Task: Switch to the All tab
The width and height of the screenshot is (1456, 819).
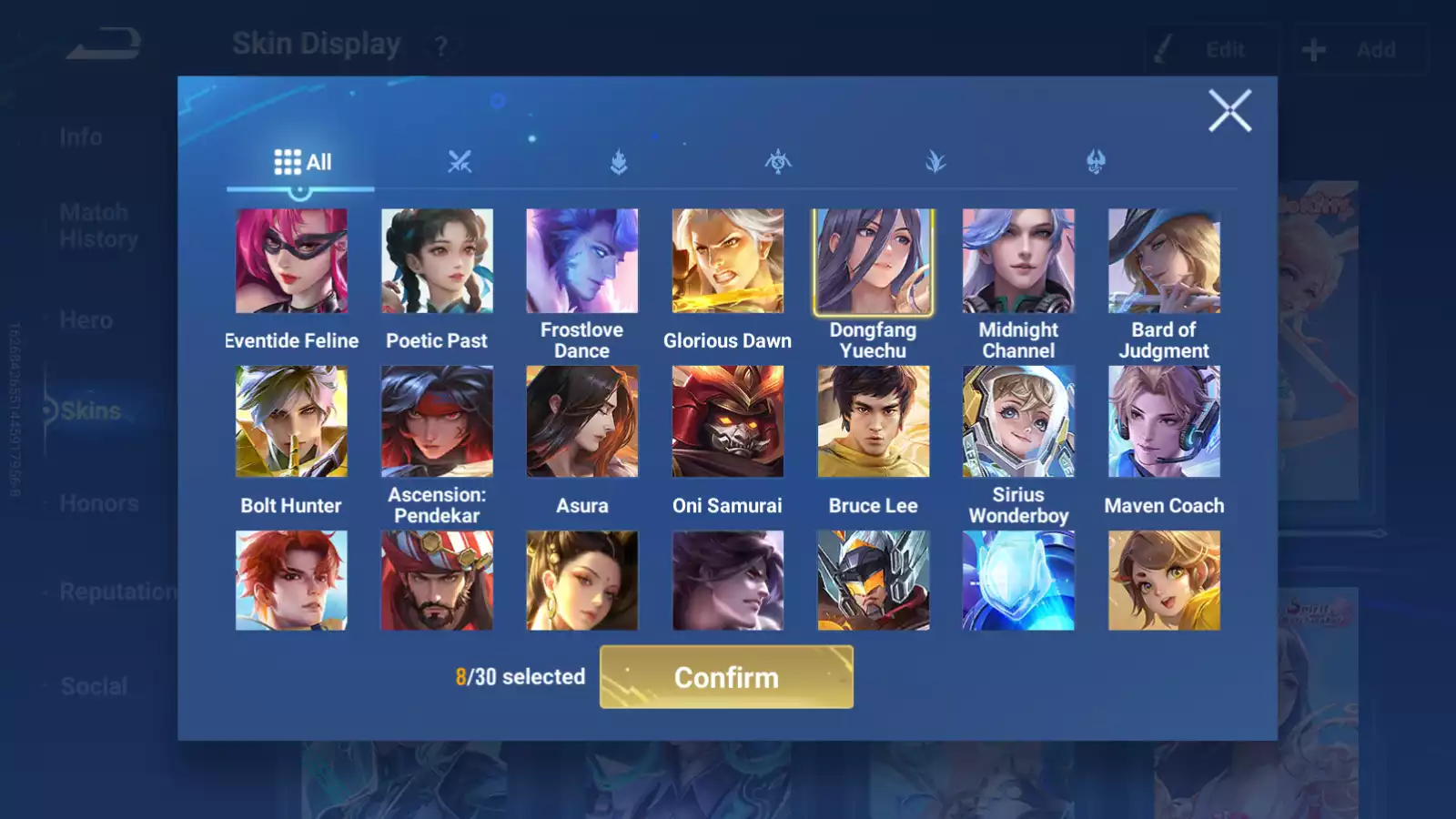Action: point(300,161)
